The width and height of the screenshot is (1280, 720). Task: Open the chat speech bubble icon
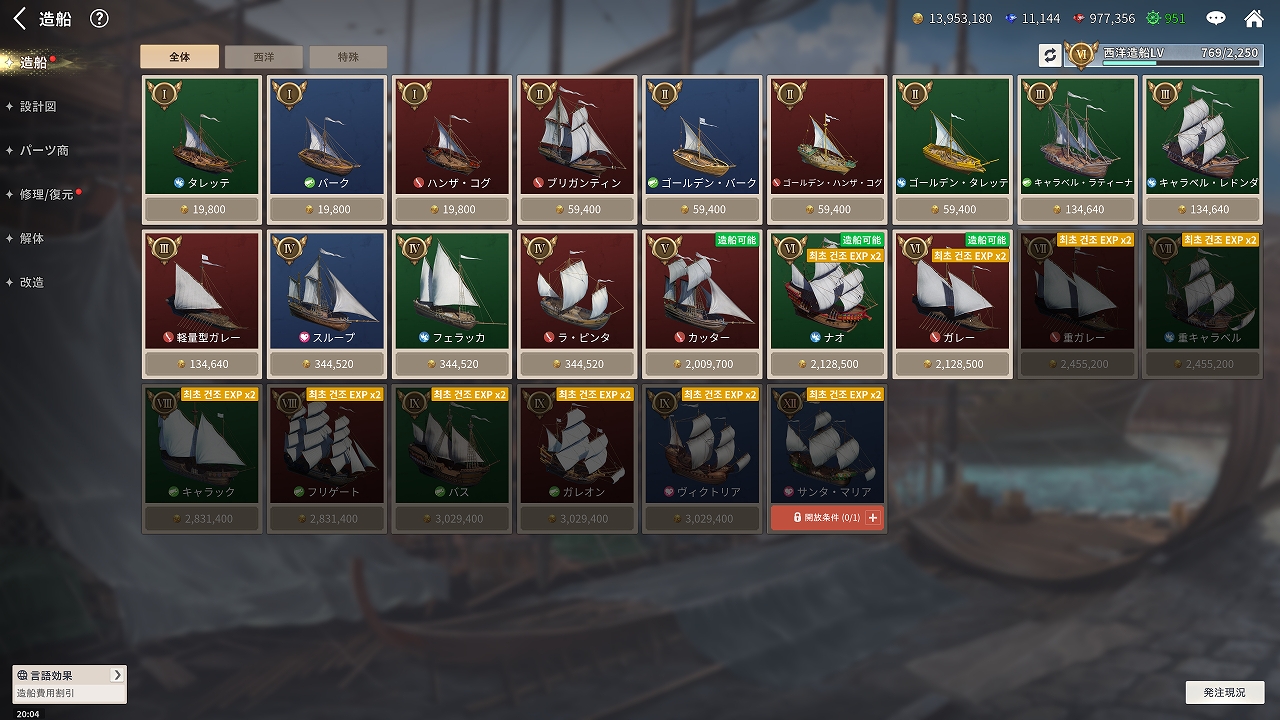[1216, 18]
